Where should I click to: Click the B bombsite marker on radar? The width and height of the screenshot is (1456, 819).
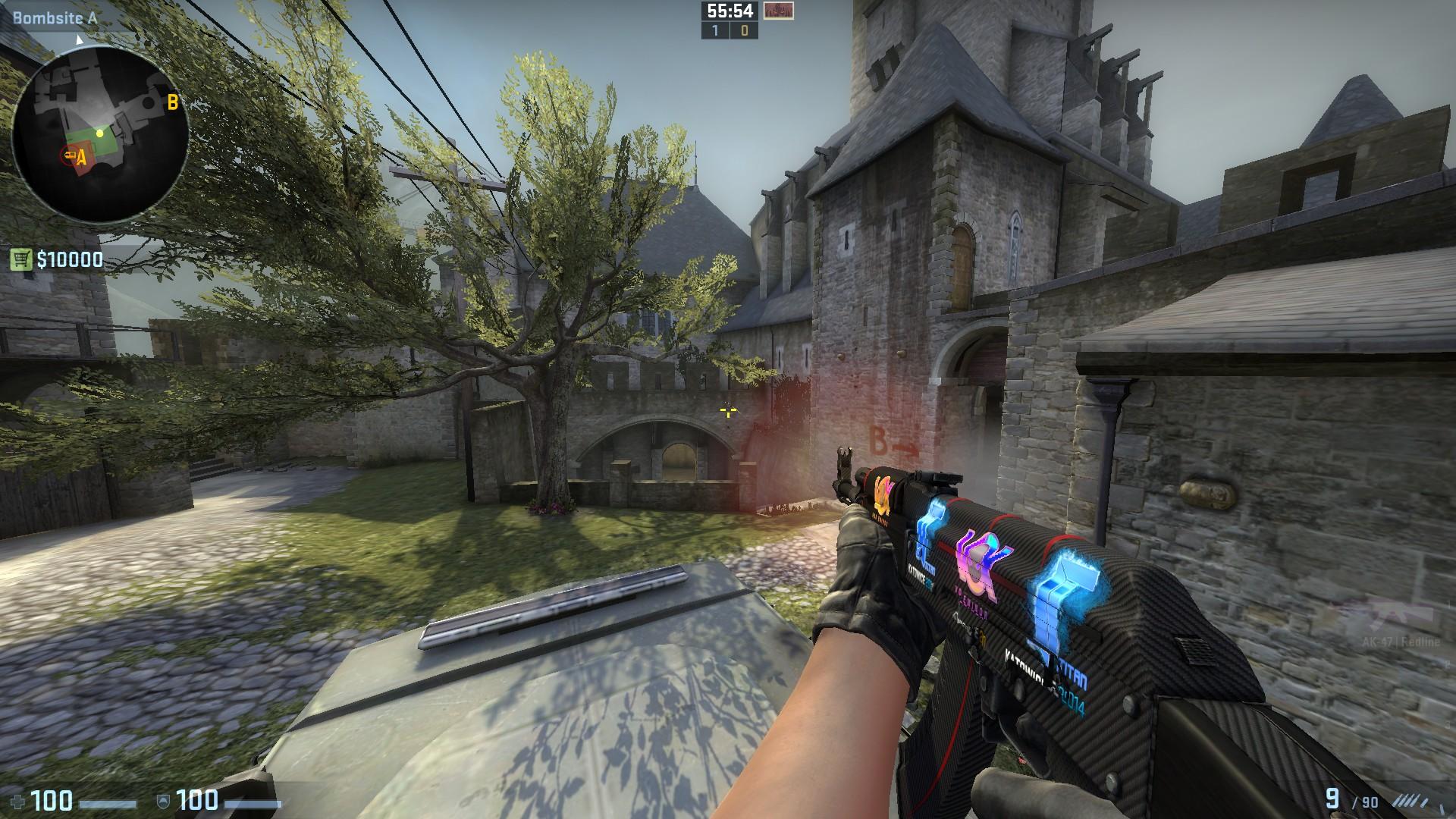173,102
